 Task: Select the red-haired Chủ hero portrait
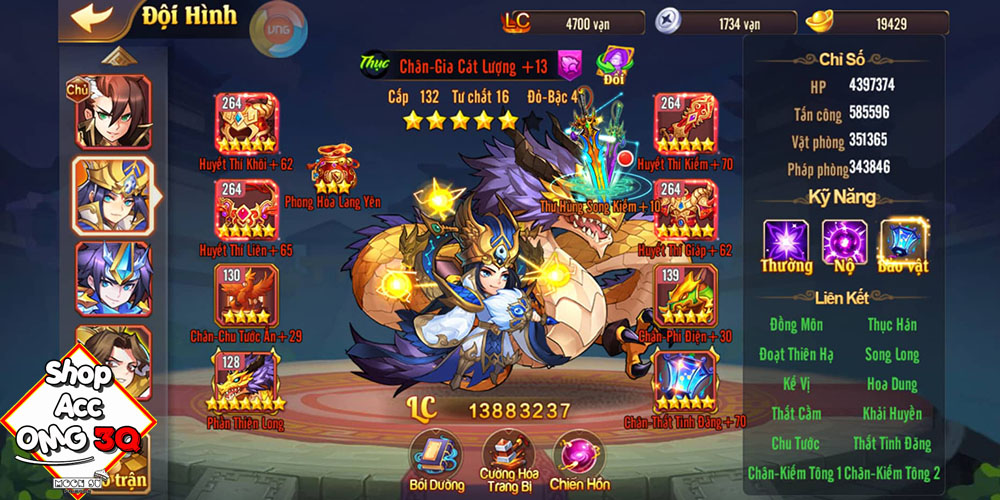[x=112, y=112]
